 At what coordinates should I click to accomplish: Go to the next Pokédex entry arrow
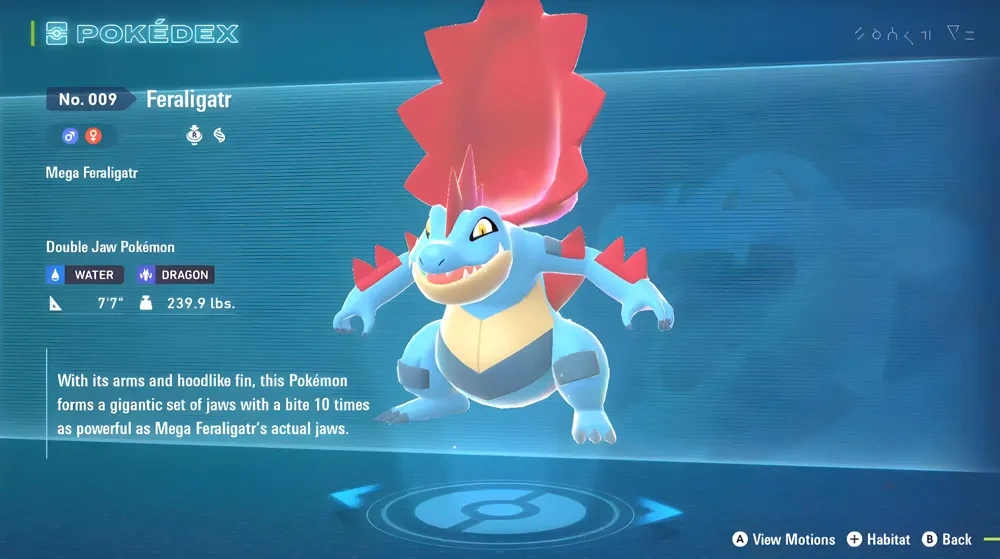tap(658, 512)
